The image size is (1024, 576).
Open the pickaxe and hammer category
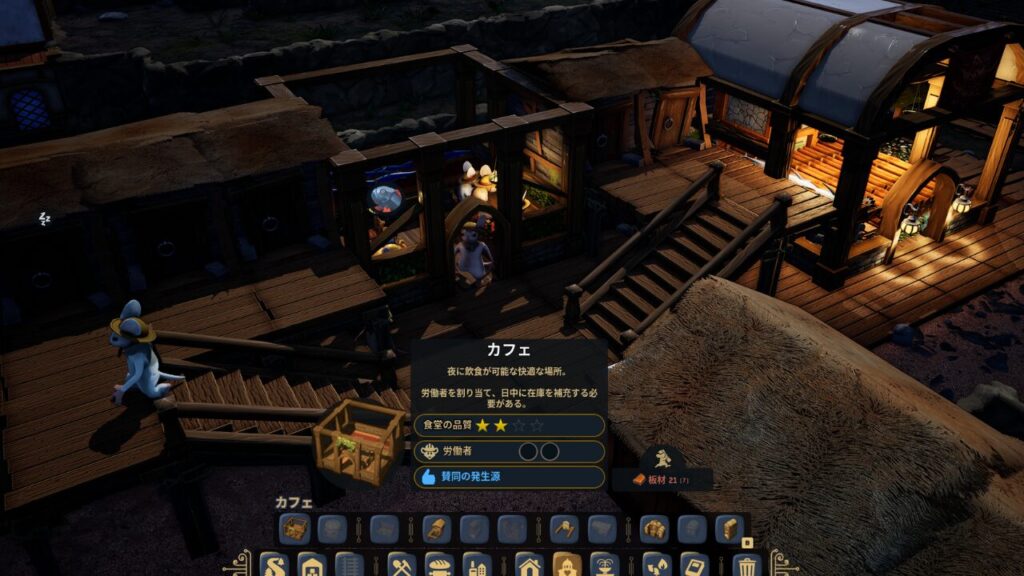click(402, 565)
